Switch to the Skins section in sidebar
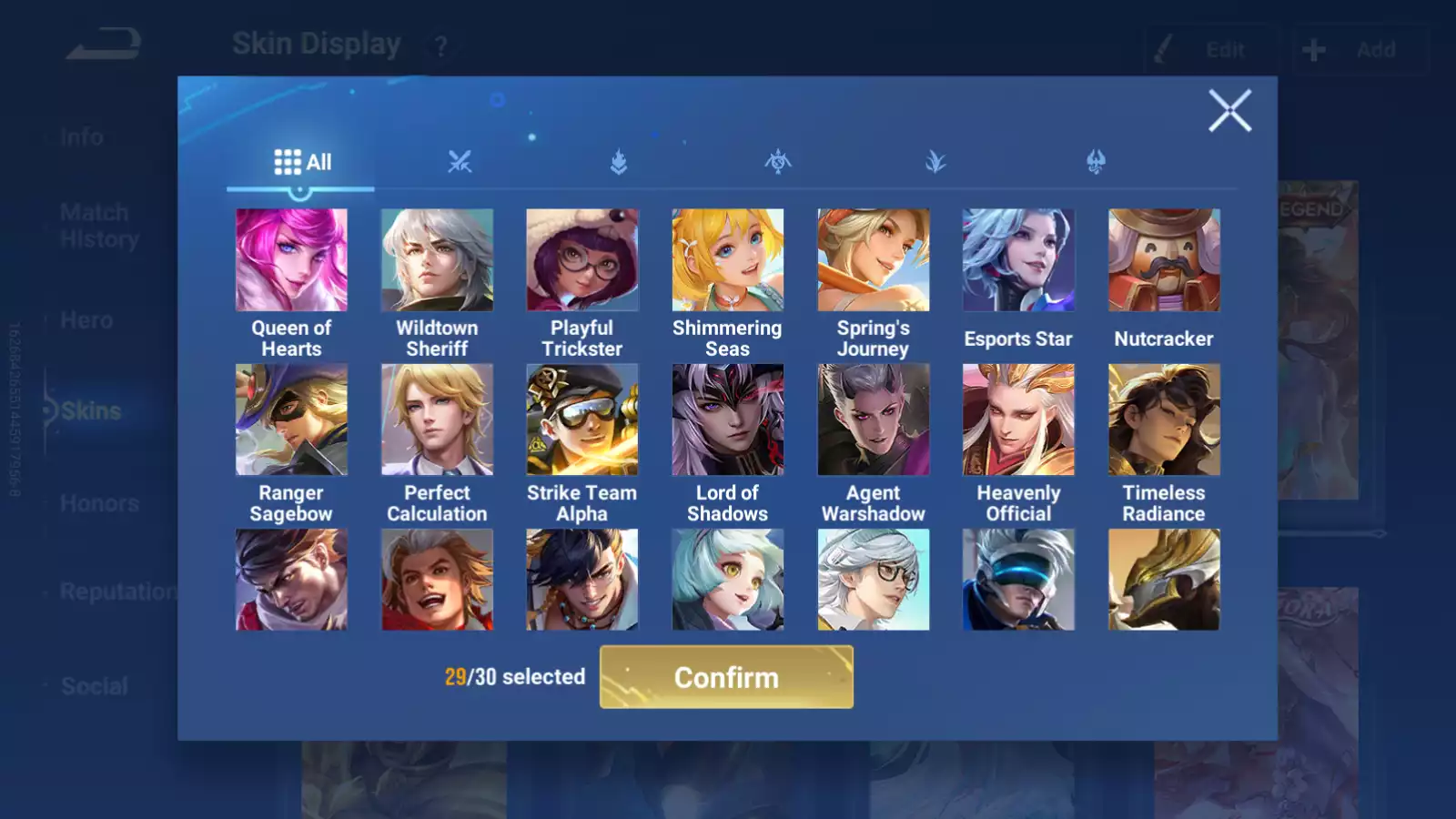 click(86, 410)
